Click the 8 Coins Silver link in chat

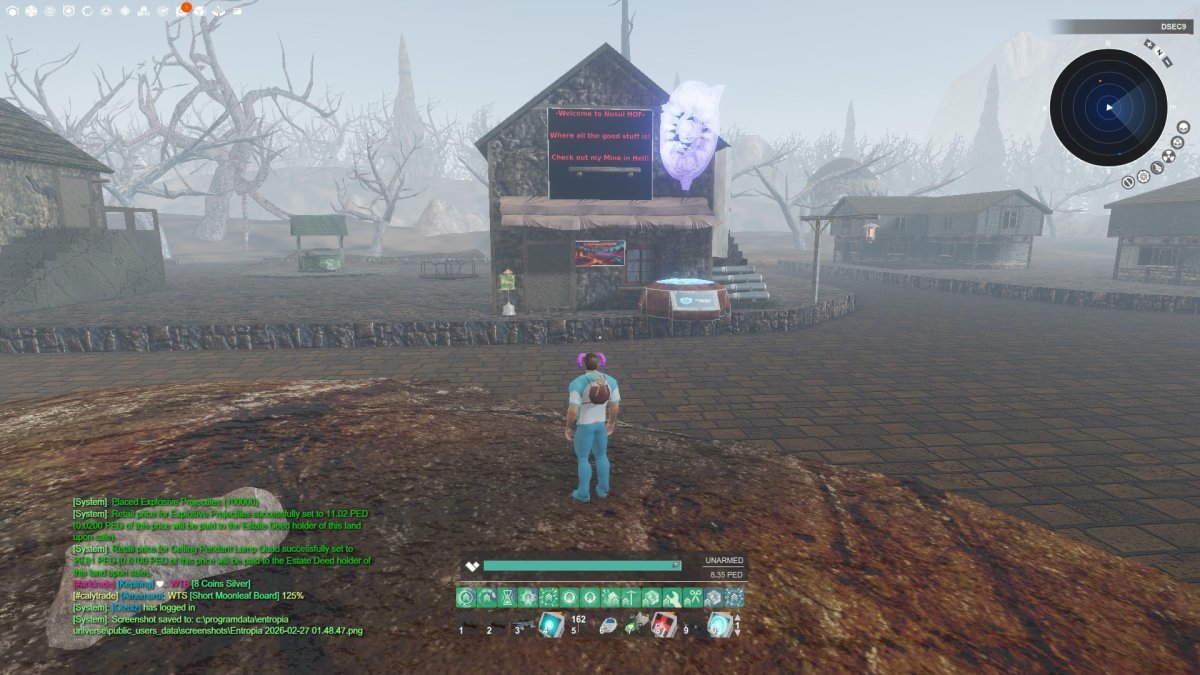(x=223, y=584)
